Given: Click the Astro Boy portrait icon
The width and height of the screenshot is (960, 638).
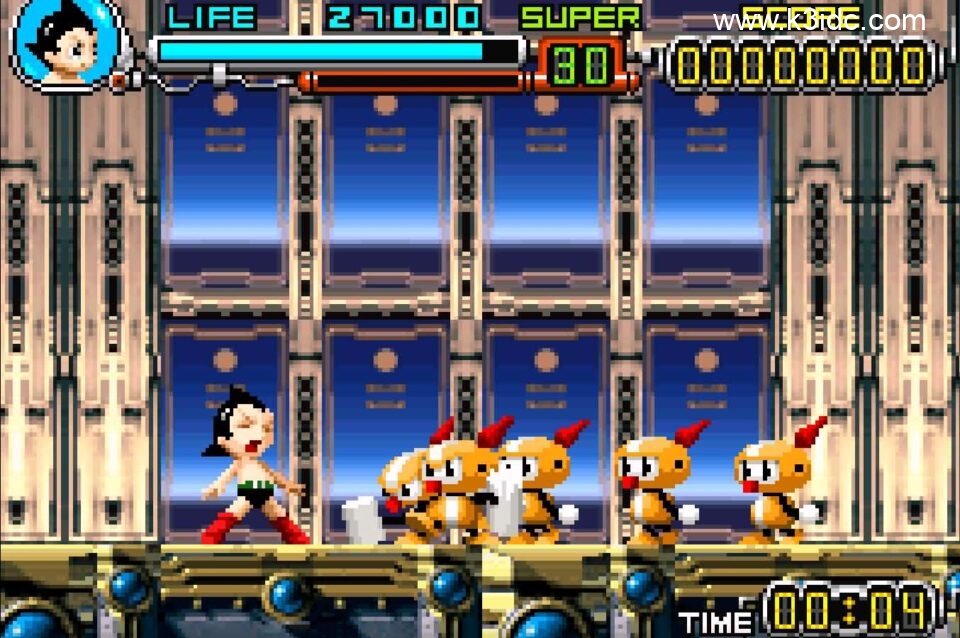Looking at the screenshot, I should click(66, 43).
